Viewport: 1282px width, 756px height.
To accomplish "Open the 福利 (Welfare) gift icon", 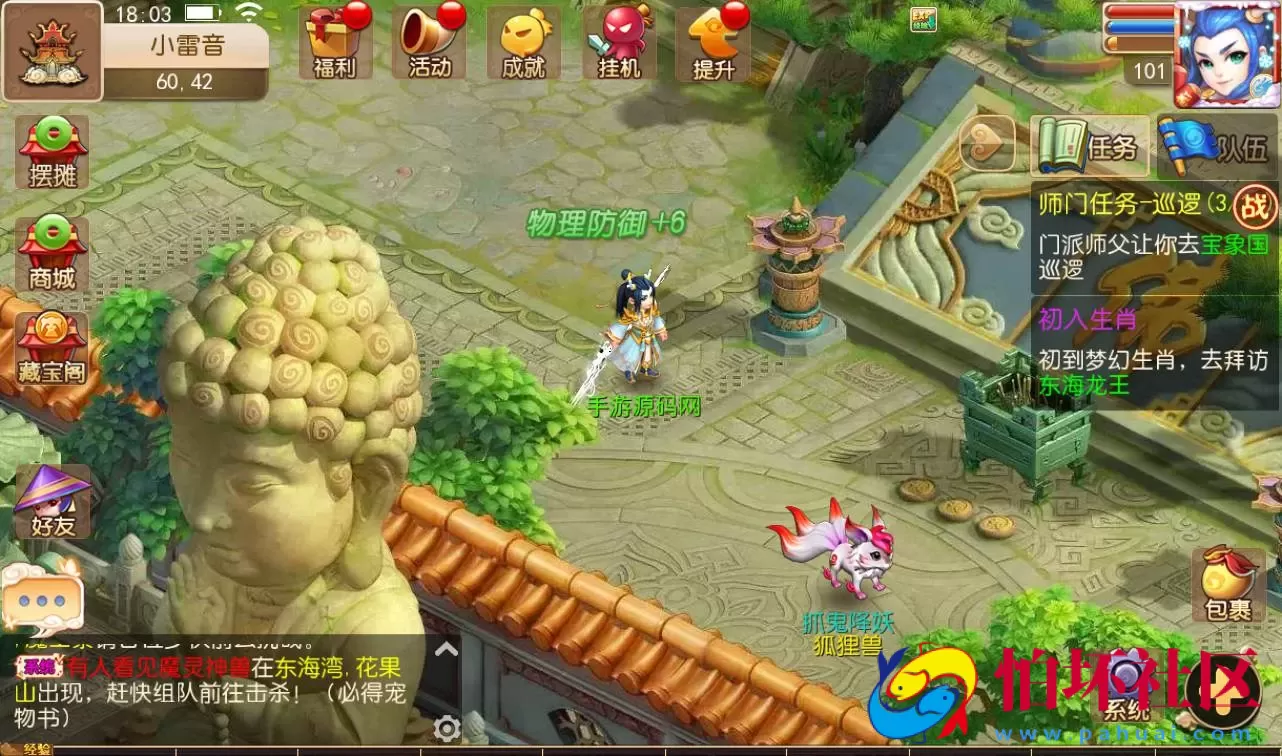I will [334, 42].
